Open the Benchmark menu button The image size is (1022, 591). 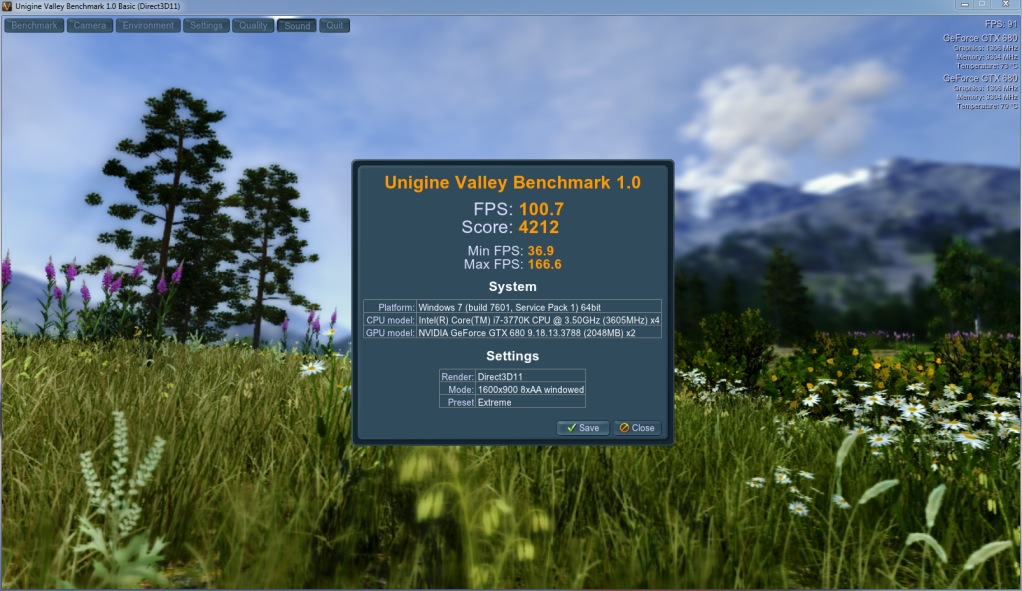coord(34,25)
